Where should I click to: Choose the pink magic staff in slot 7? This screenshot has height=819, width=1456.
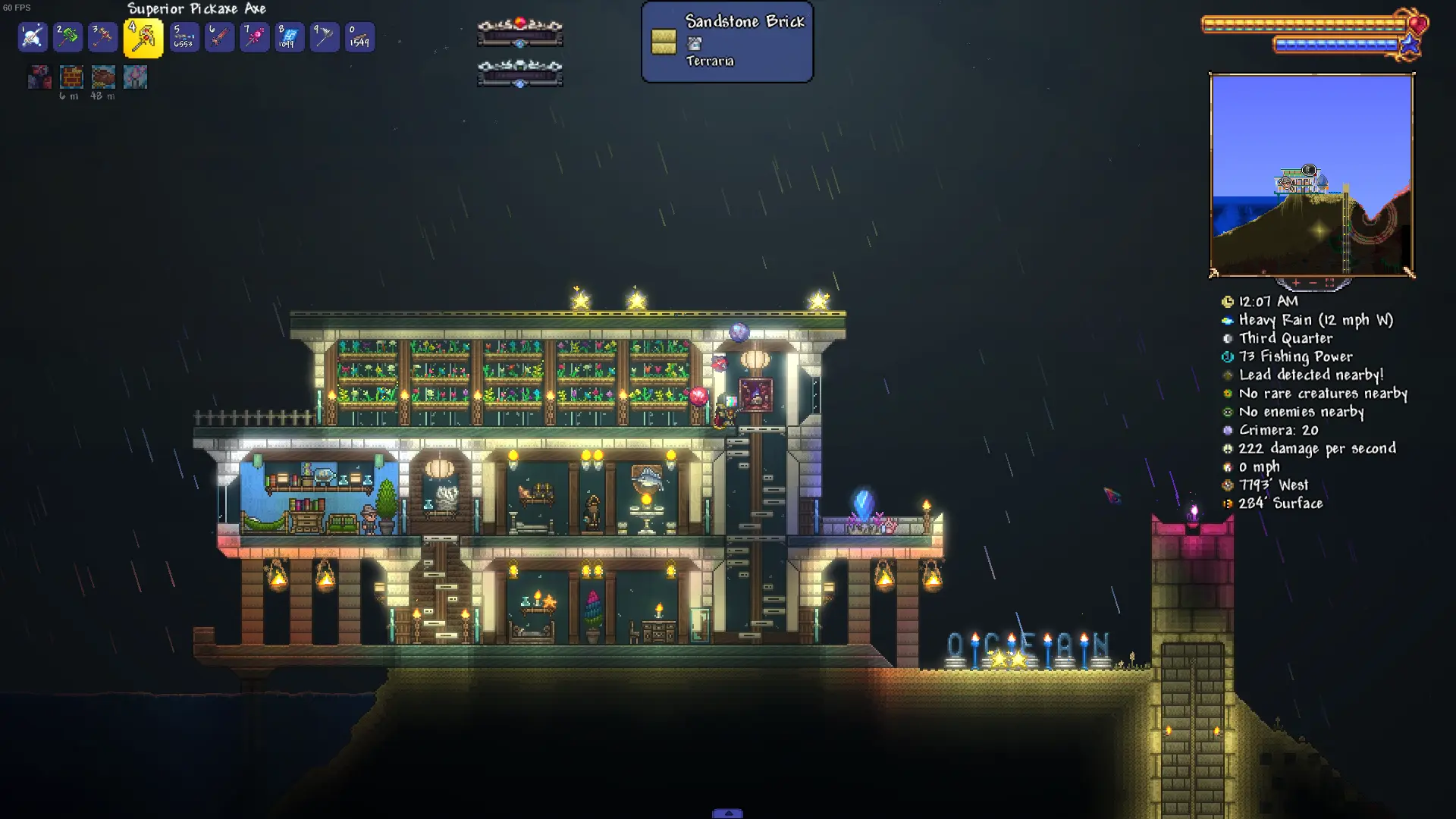pyautogui.click(x=254, y=36)
